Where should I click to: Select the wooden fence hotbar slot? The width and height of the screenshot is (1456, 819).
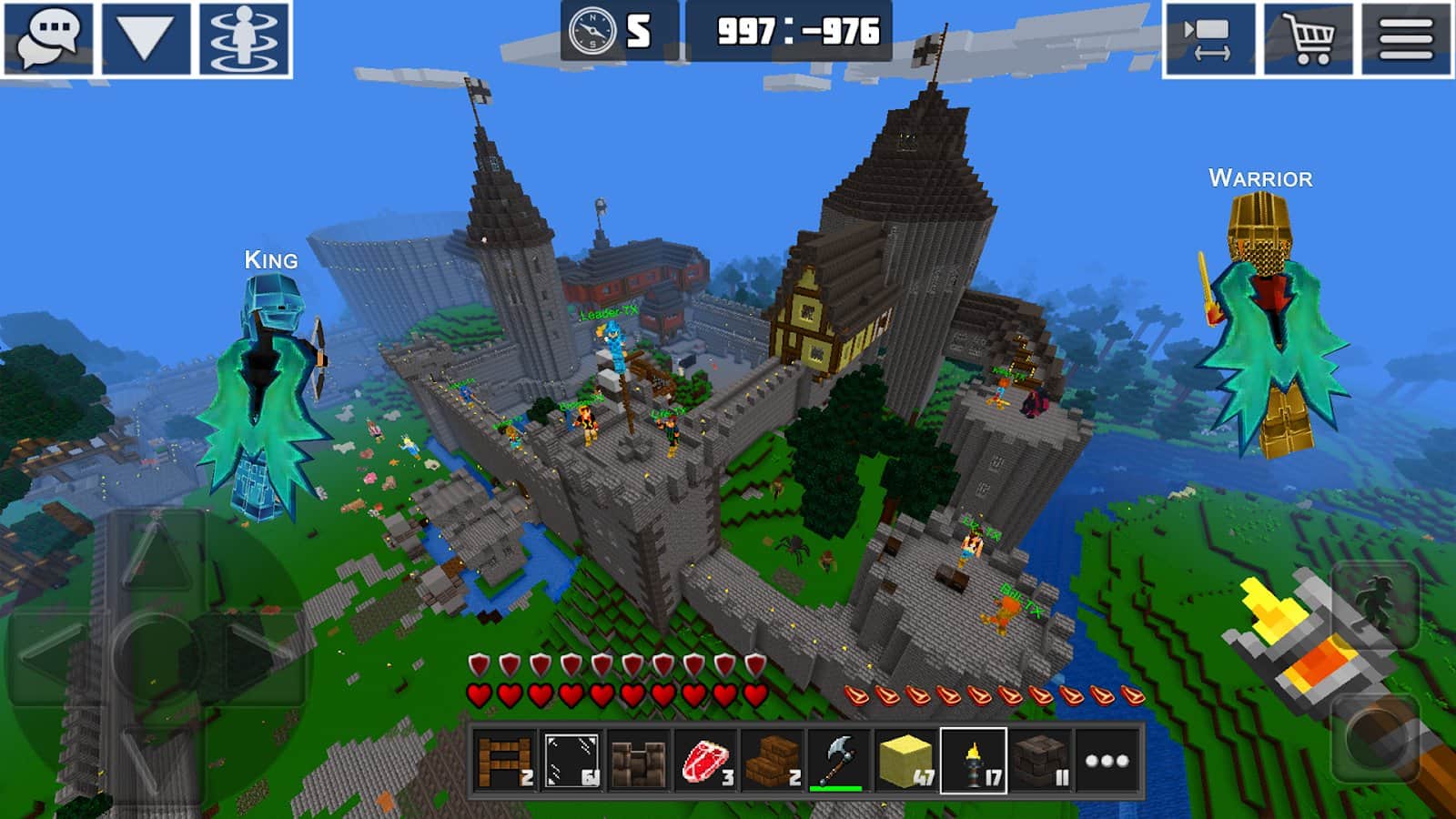click(504, 761)
